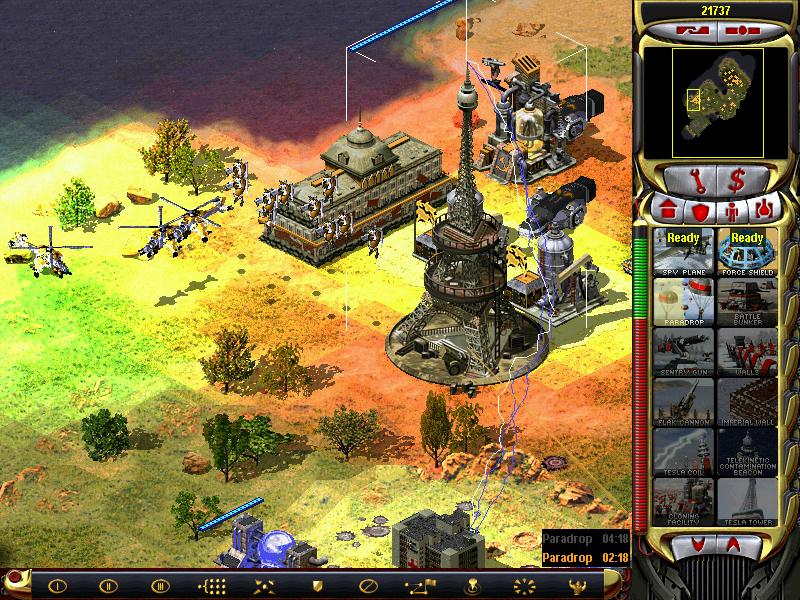Open the radar minimap view
The width and height of the screenshot is (800, 600).
(x=716, y=100)
